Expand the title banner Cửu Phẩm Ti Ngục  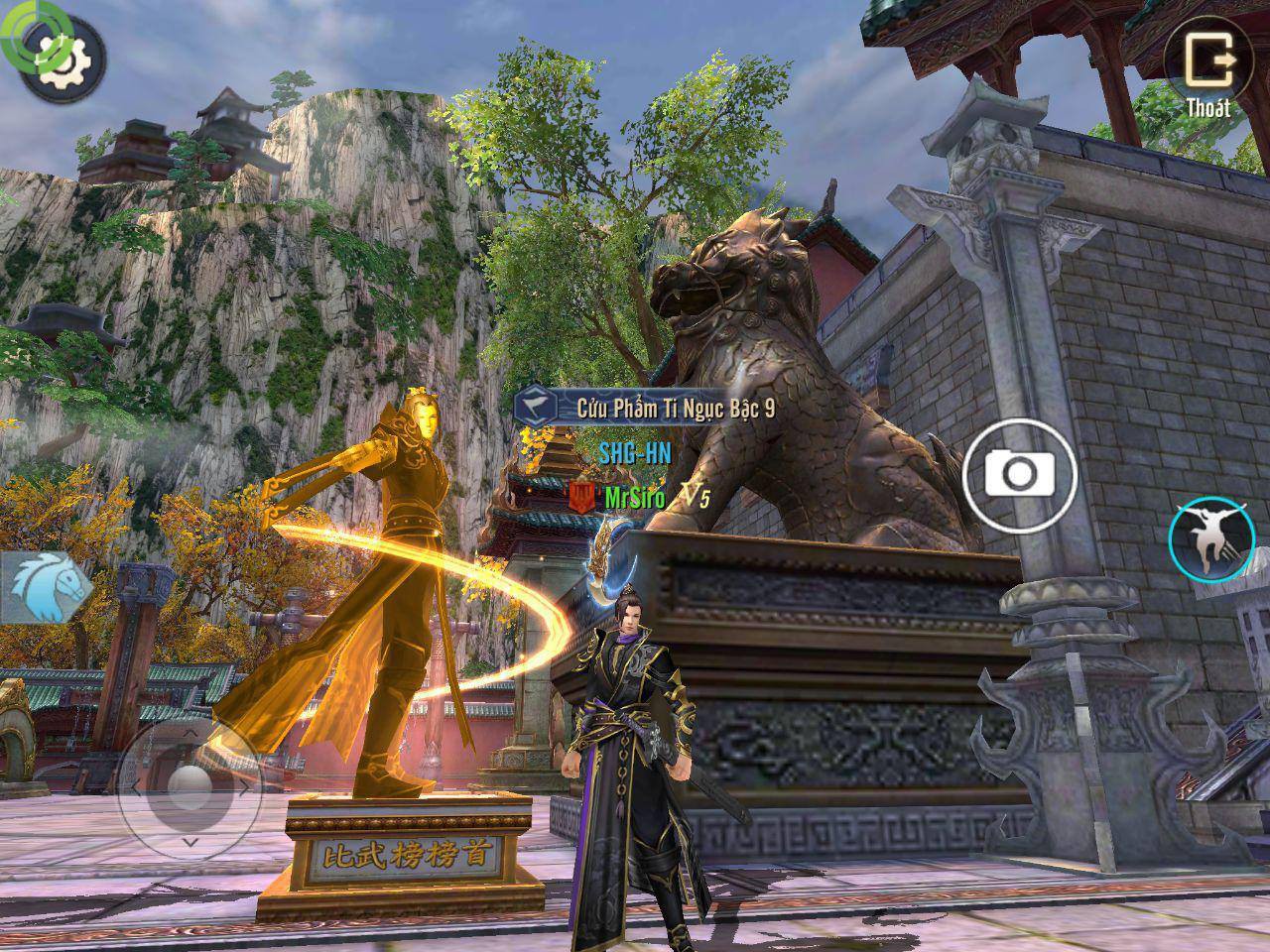tap(675, 405)
